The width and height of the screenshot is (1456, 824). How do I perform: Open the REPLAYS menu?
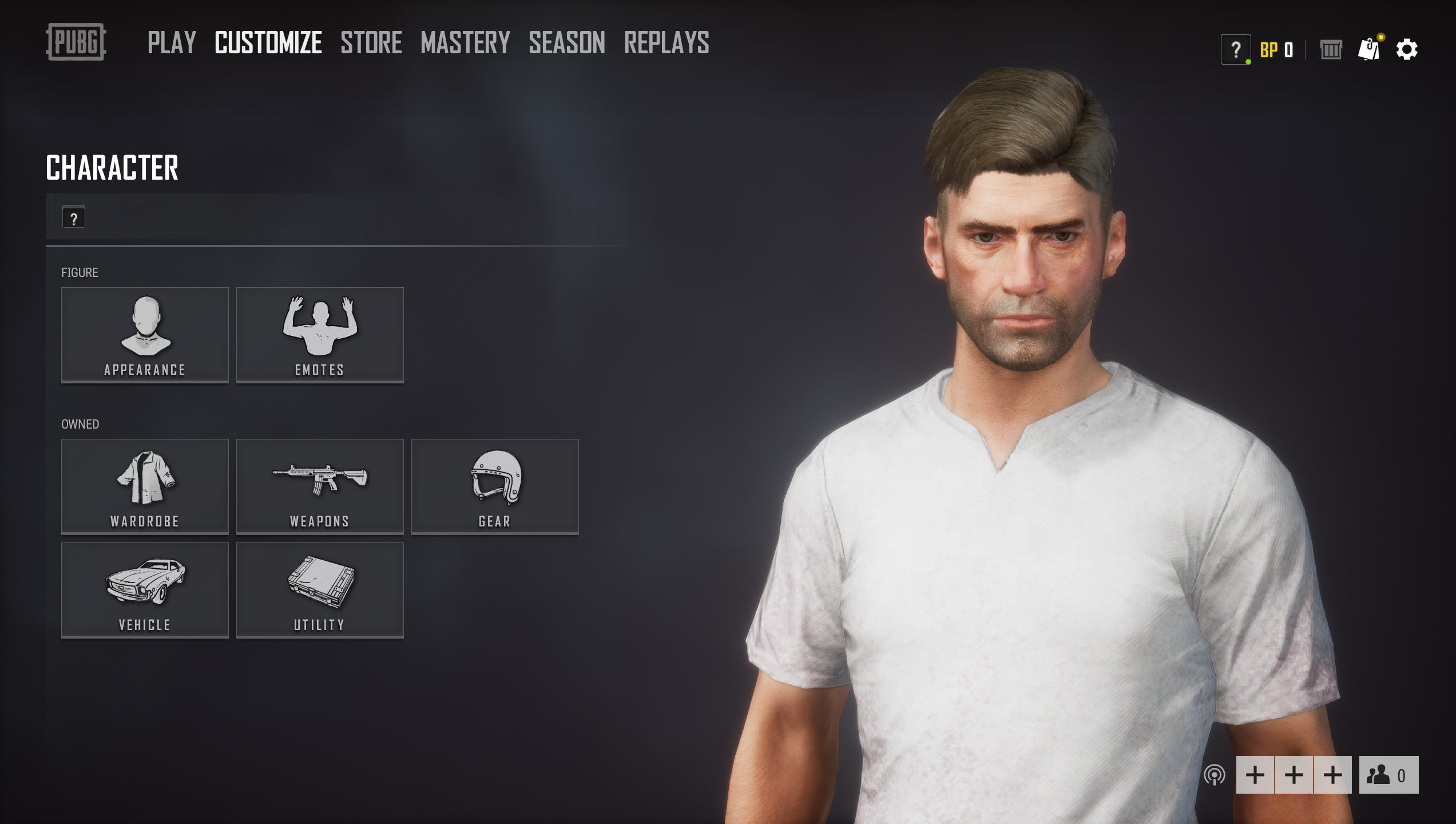click(666, 42)
